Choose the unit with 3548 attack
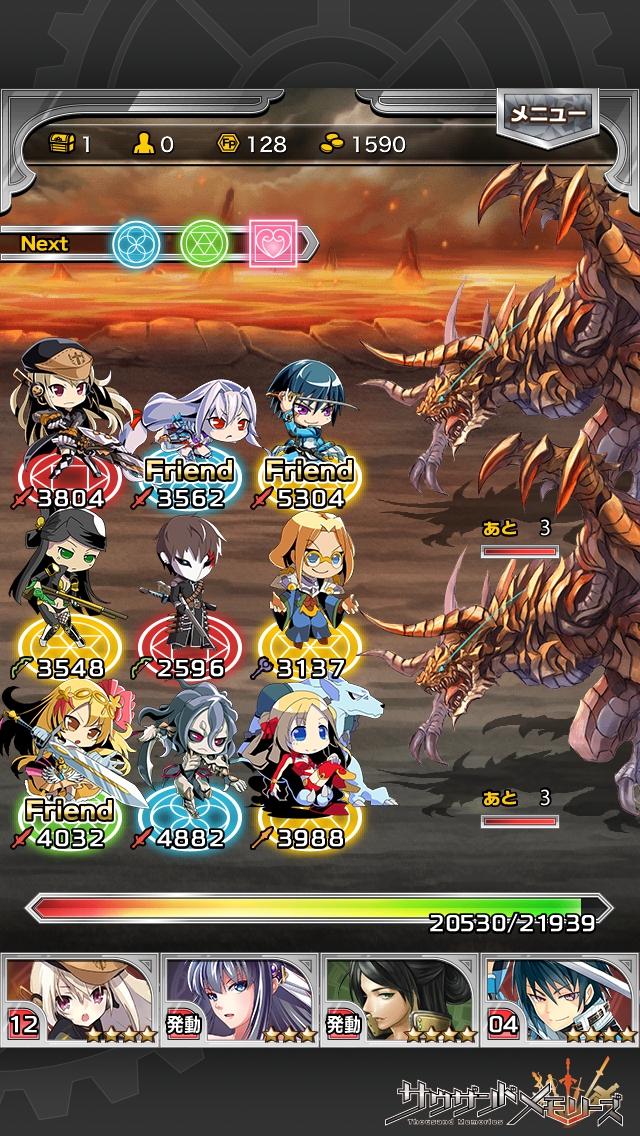Screen dimensions: 640x1136 pyautogui.click(x=68, y=600)
